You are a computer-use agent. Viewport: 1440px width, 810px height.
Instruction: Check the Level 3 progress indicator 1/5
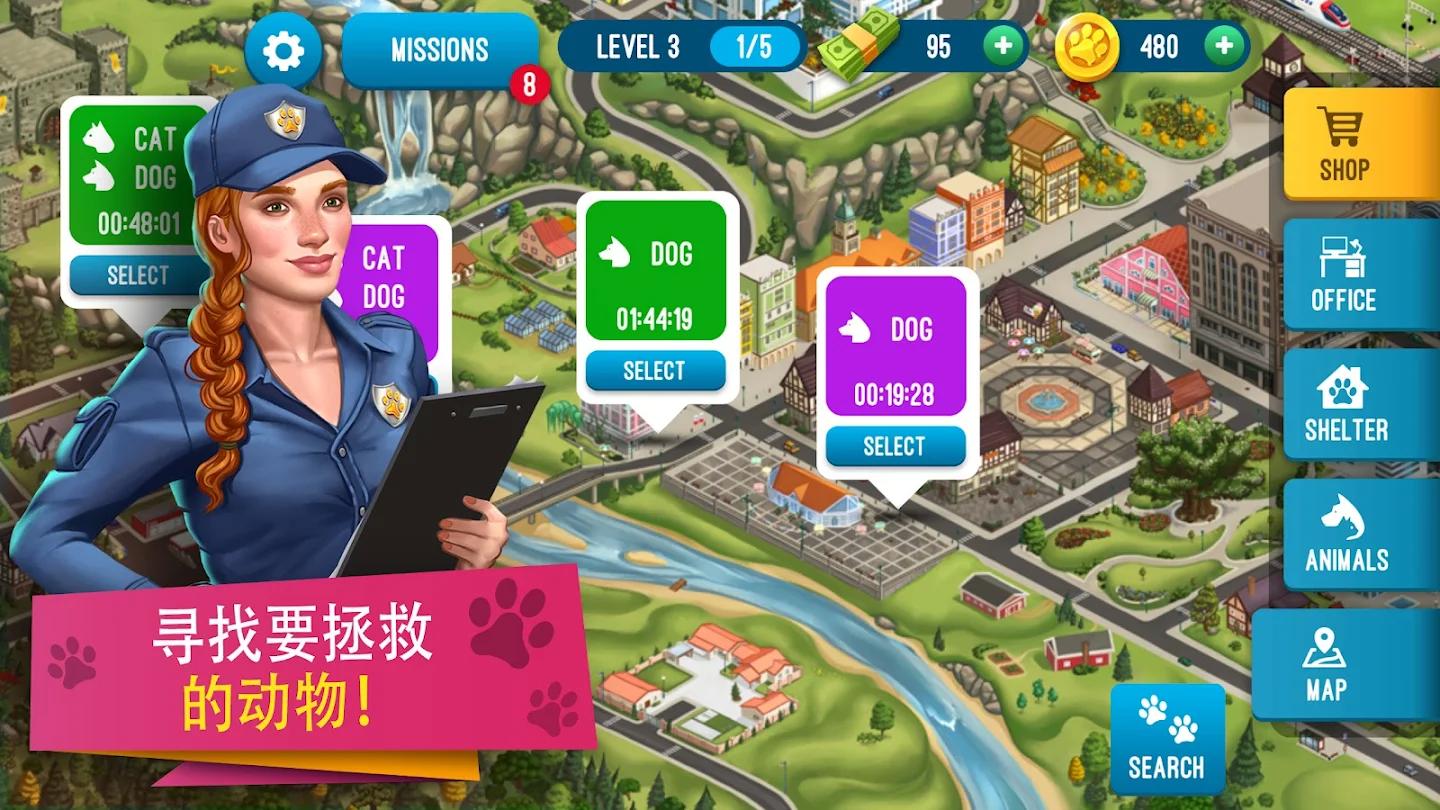[x=756, y=46]
